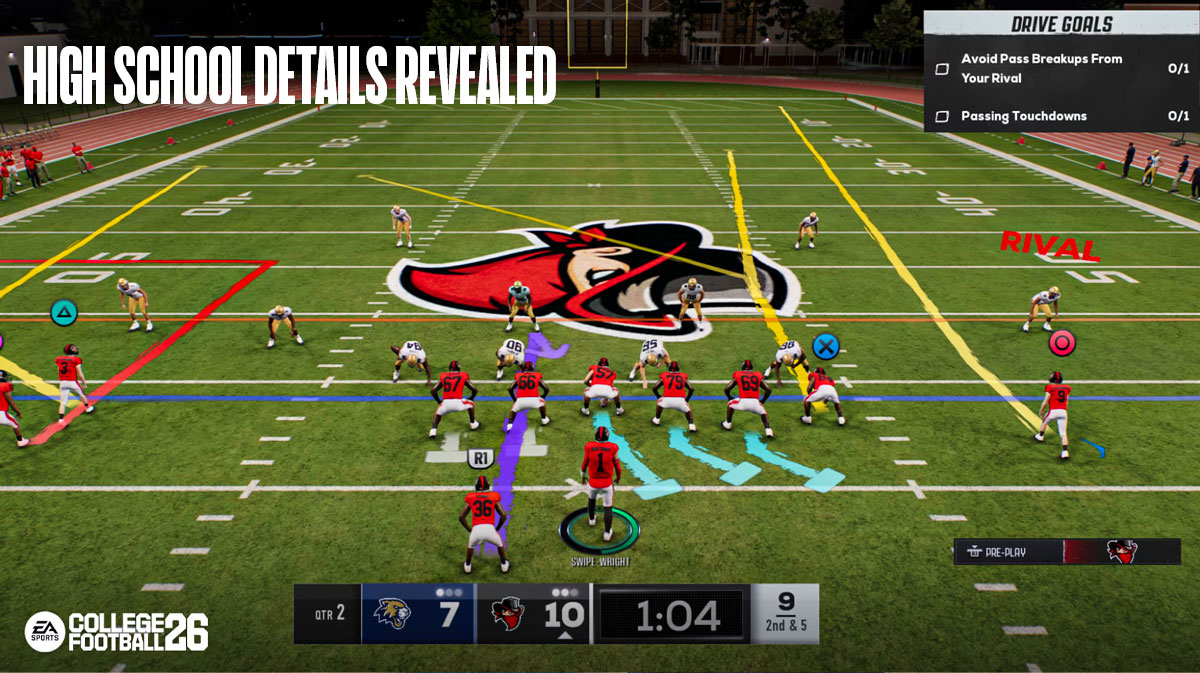Select the Avoid Pass Breakups drive goal
This screenshot has height=673, width=1200.
1041,68
